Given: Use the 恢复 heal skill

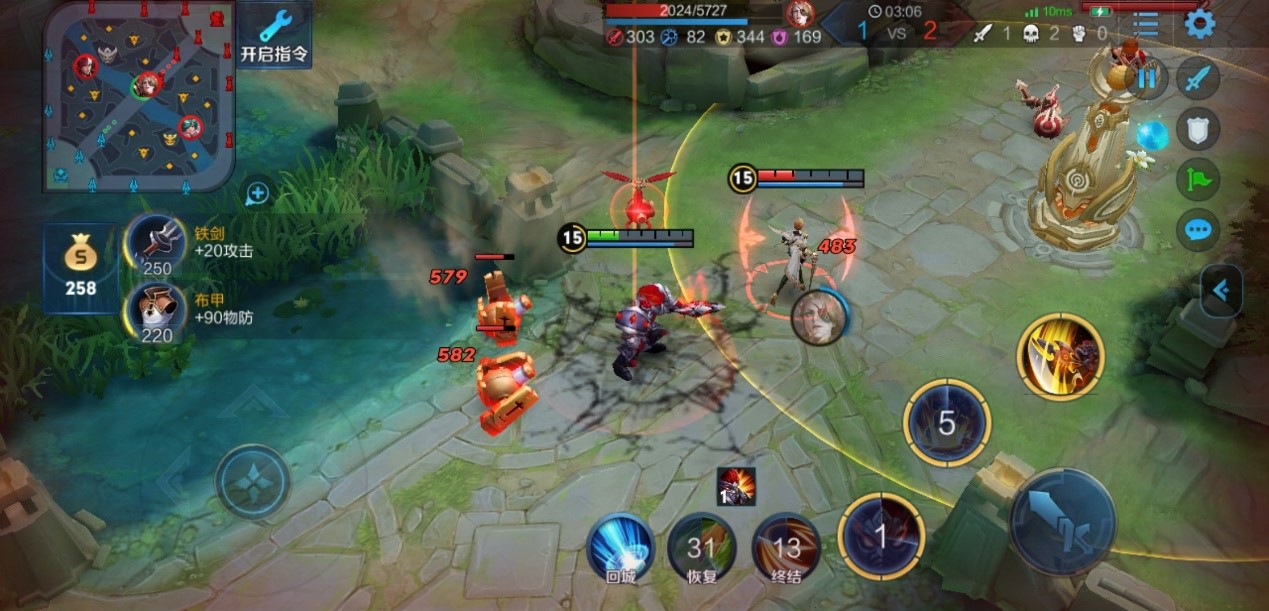Looking at the screenshot, I should pos(702,547).
